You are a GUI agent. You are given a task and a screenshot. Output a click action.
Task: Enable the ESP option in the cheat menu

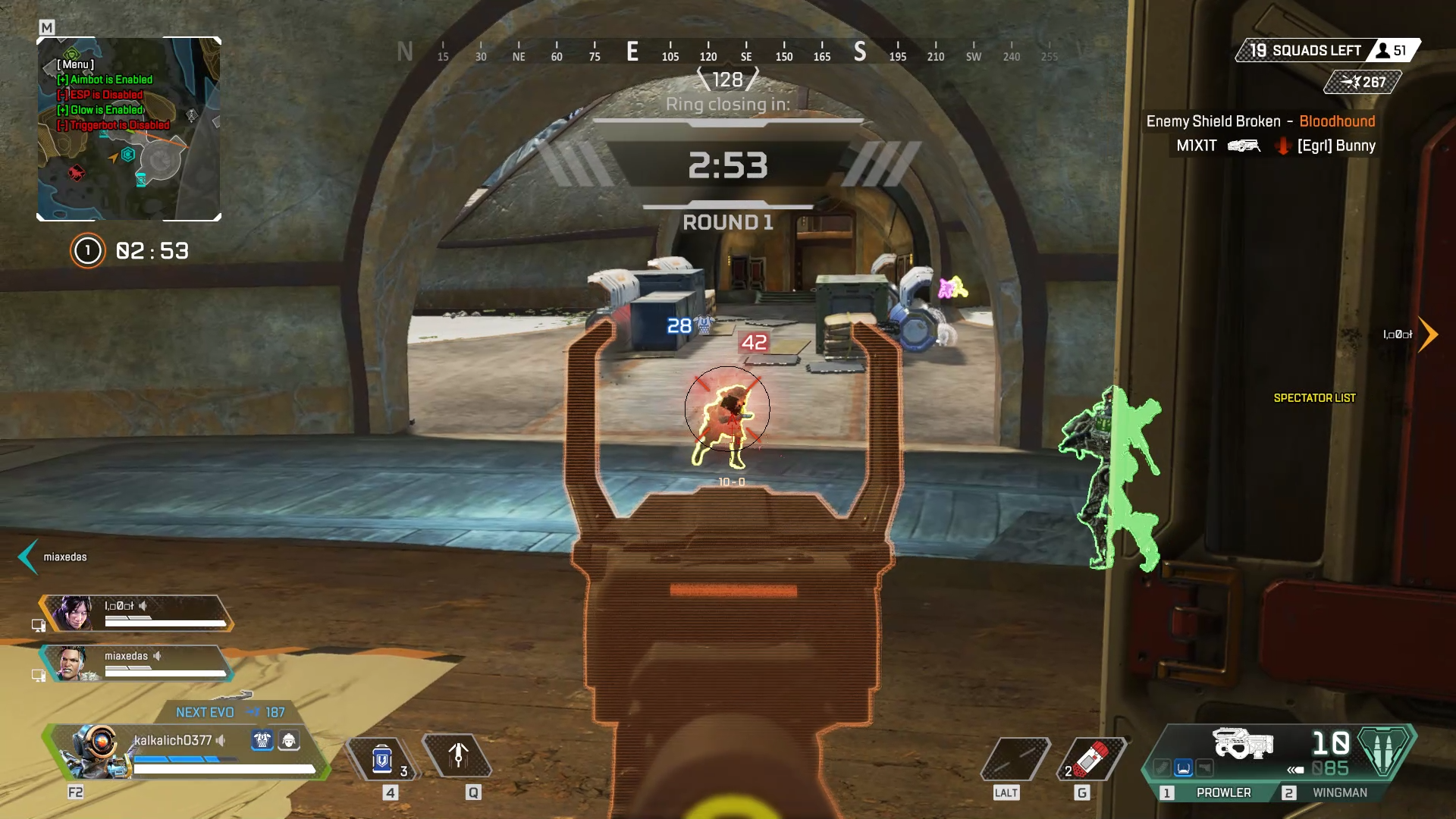pos(99,94)
